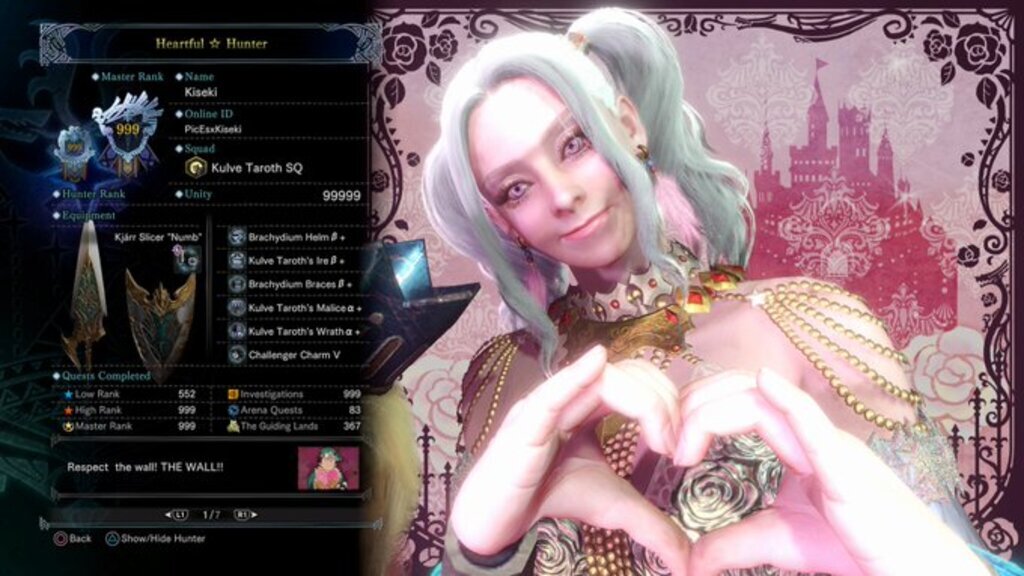This screenshot has height=576, width=1024.
Task: Select the Brachydium Helm β+ equipment row
Action: [293, 237]
